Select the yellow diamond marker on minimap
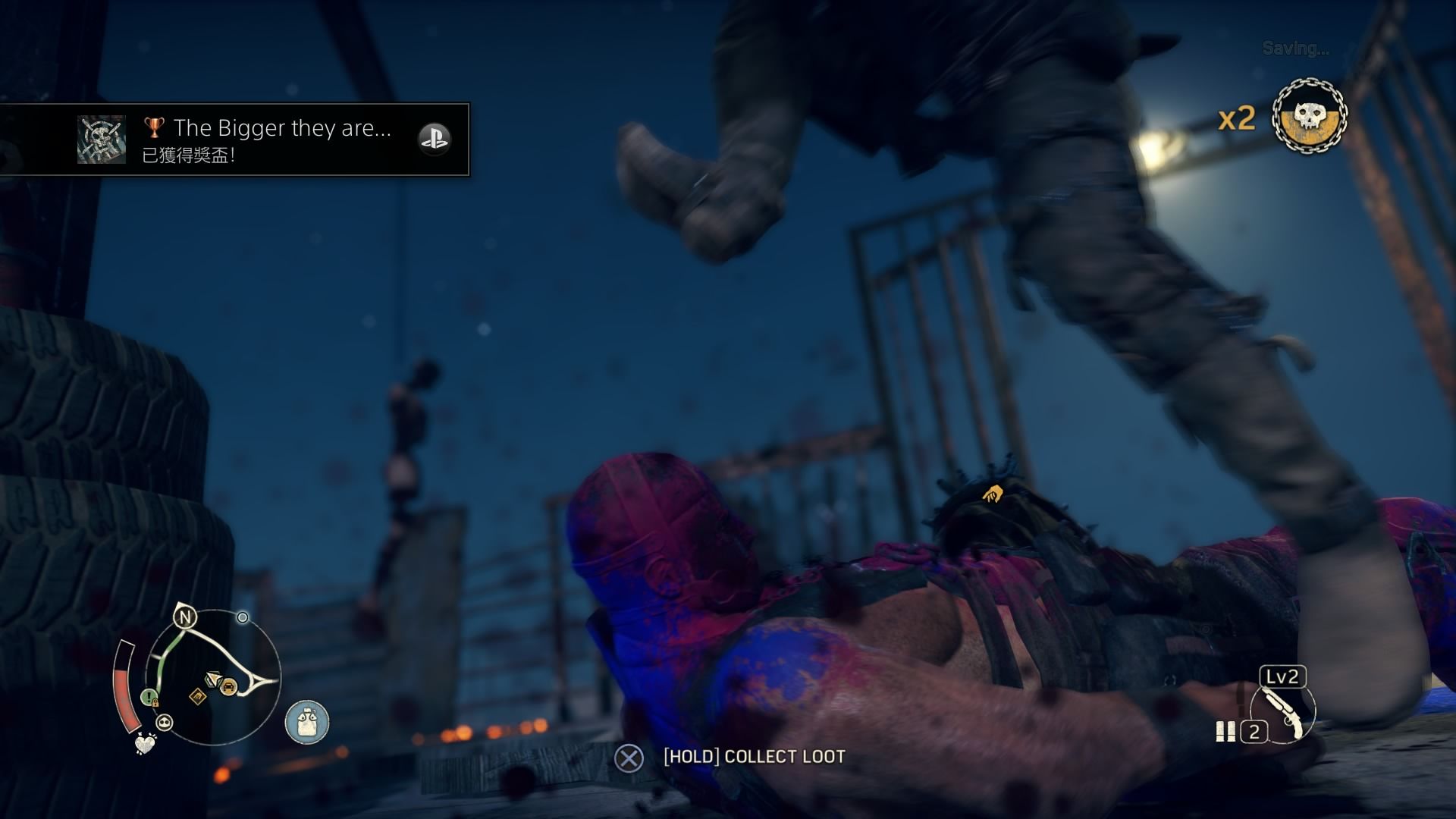 pyautogui.click(x=197, y=696)
